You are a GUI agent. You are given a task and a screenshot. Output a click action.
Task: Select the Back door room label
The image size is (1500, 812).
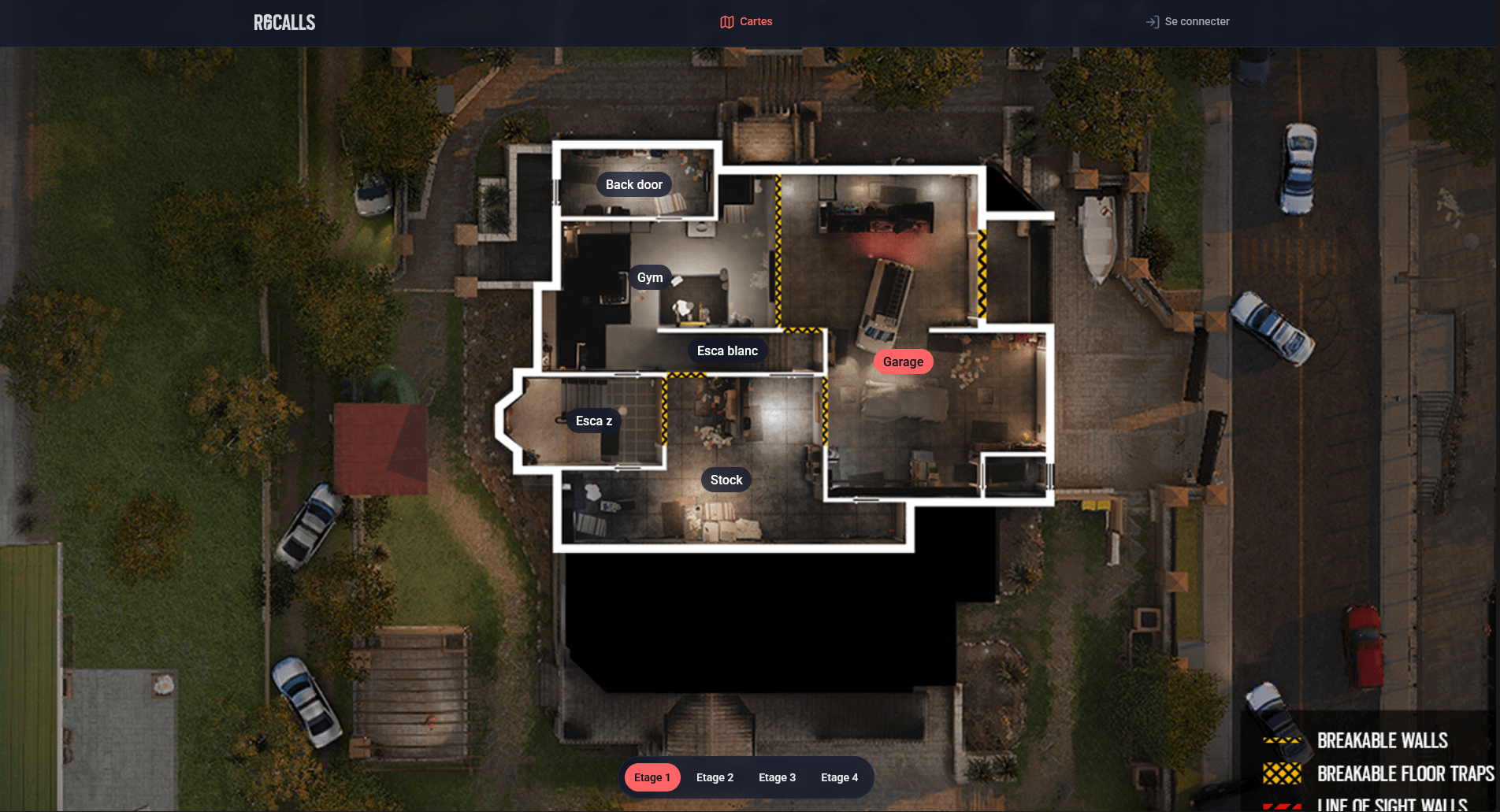click(633, 184)
